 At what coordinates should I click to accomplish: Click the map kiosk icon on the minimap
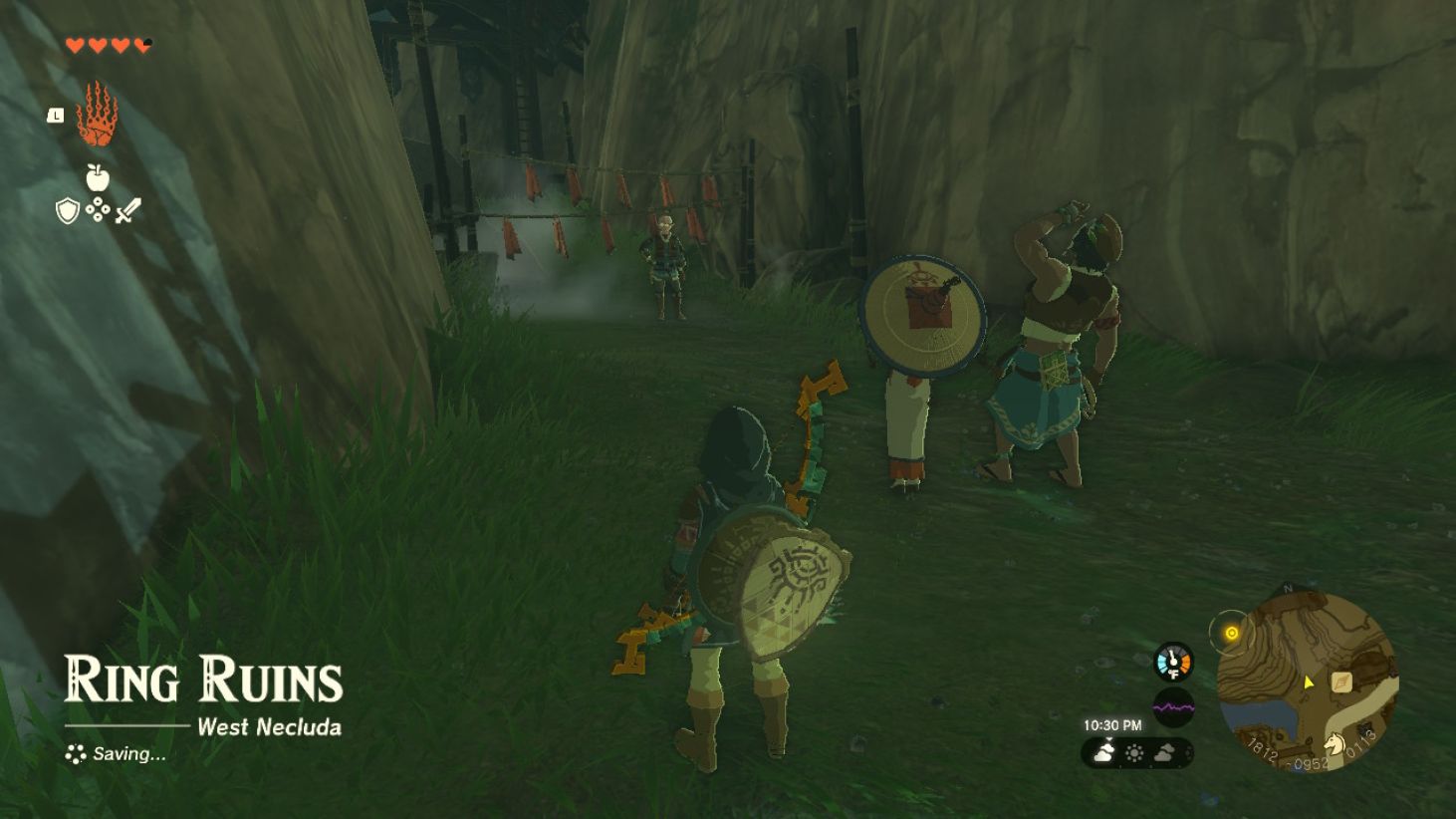[1341, 682]
